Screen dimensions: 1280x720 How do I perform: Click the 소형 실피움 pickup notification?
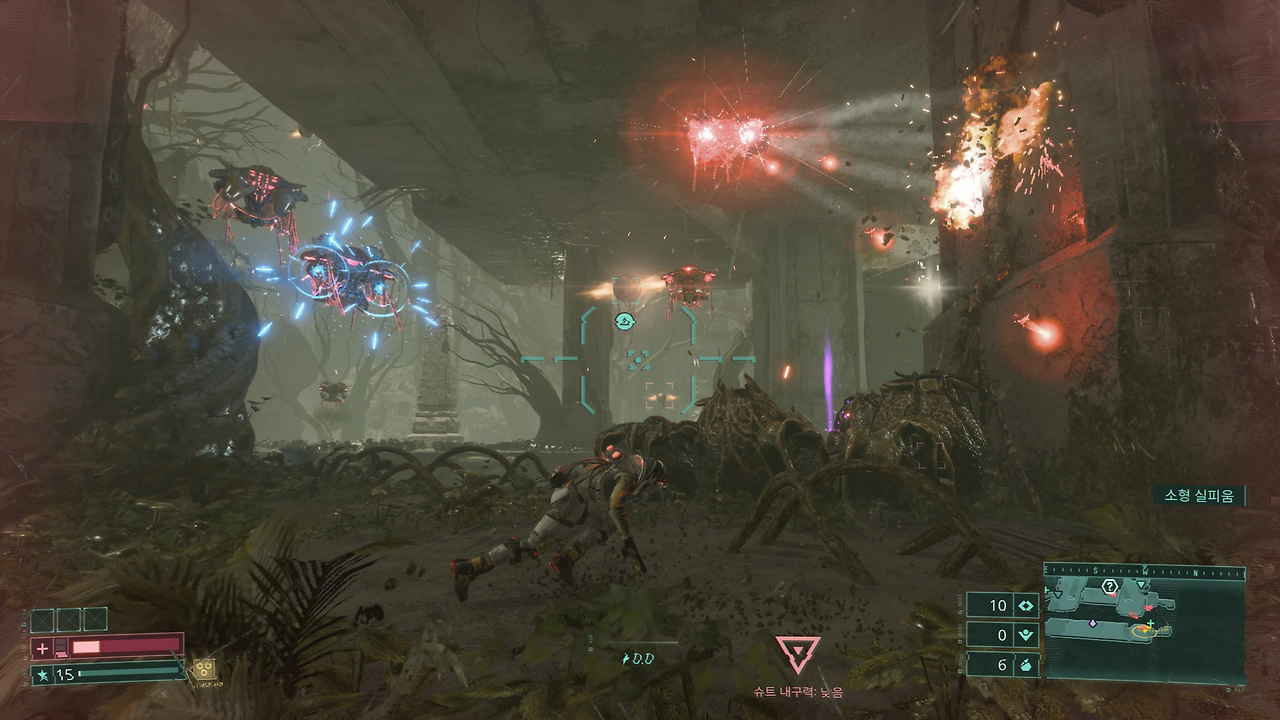click(1199, 495)
